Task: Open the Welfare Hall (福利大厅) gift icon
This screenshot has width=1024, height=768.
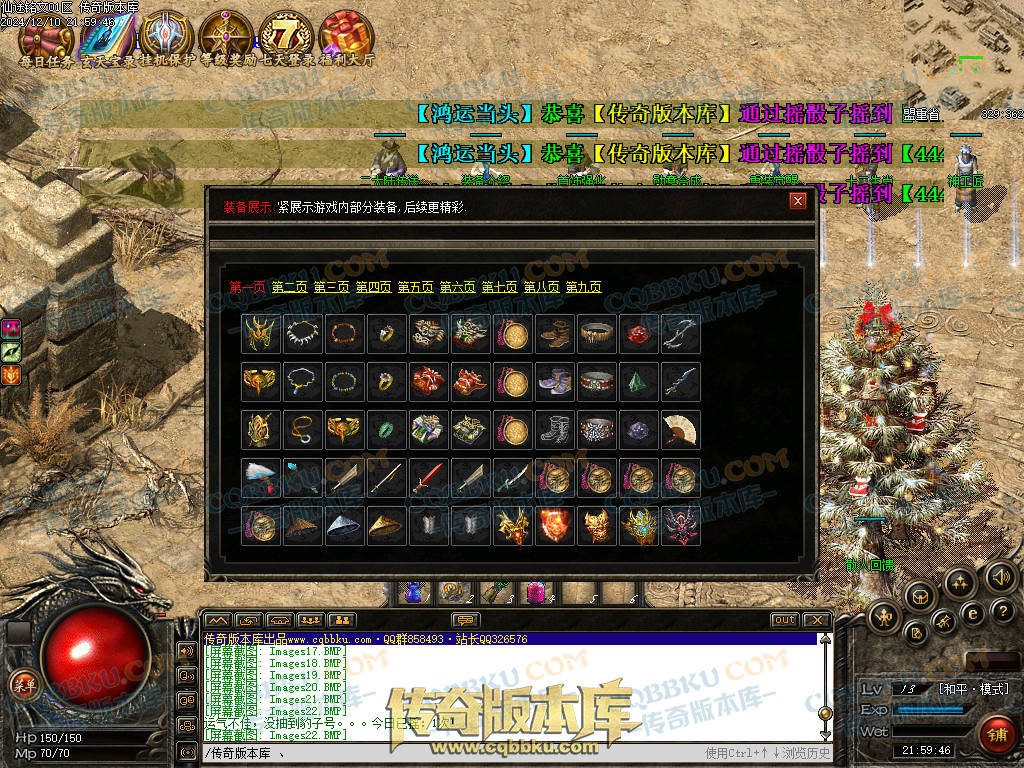Action: tap(346, 36)
